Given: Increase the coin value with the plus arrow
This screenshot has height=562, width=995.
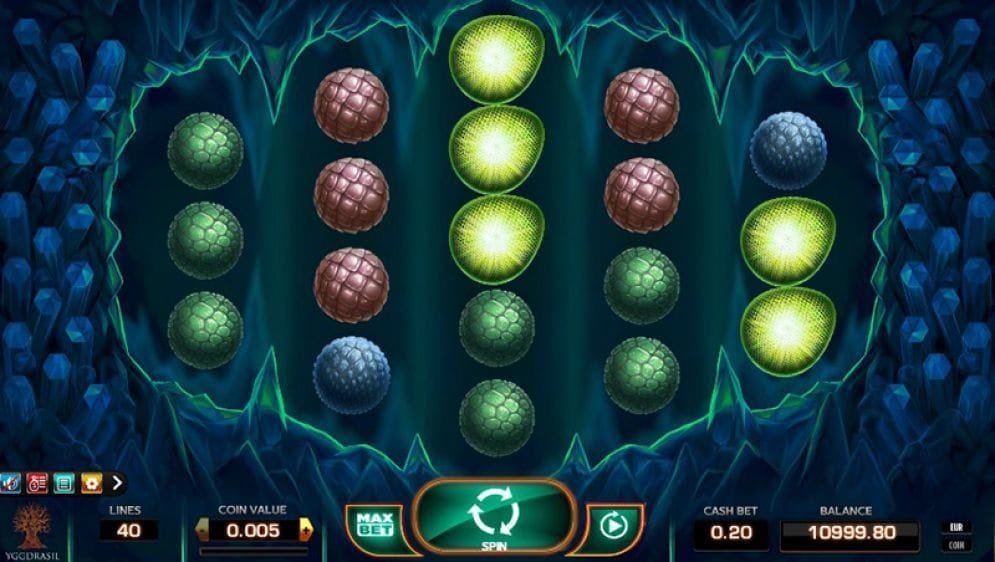Looking at the screenshot, I should [x=305, y=530].
